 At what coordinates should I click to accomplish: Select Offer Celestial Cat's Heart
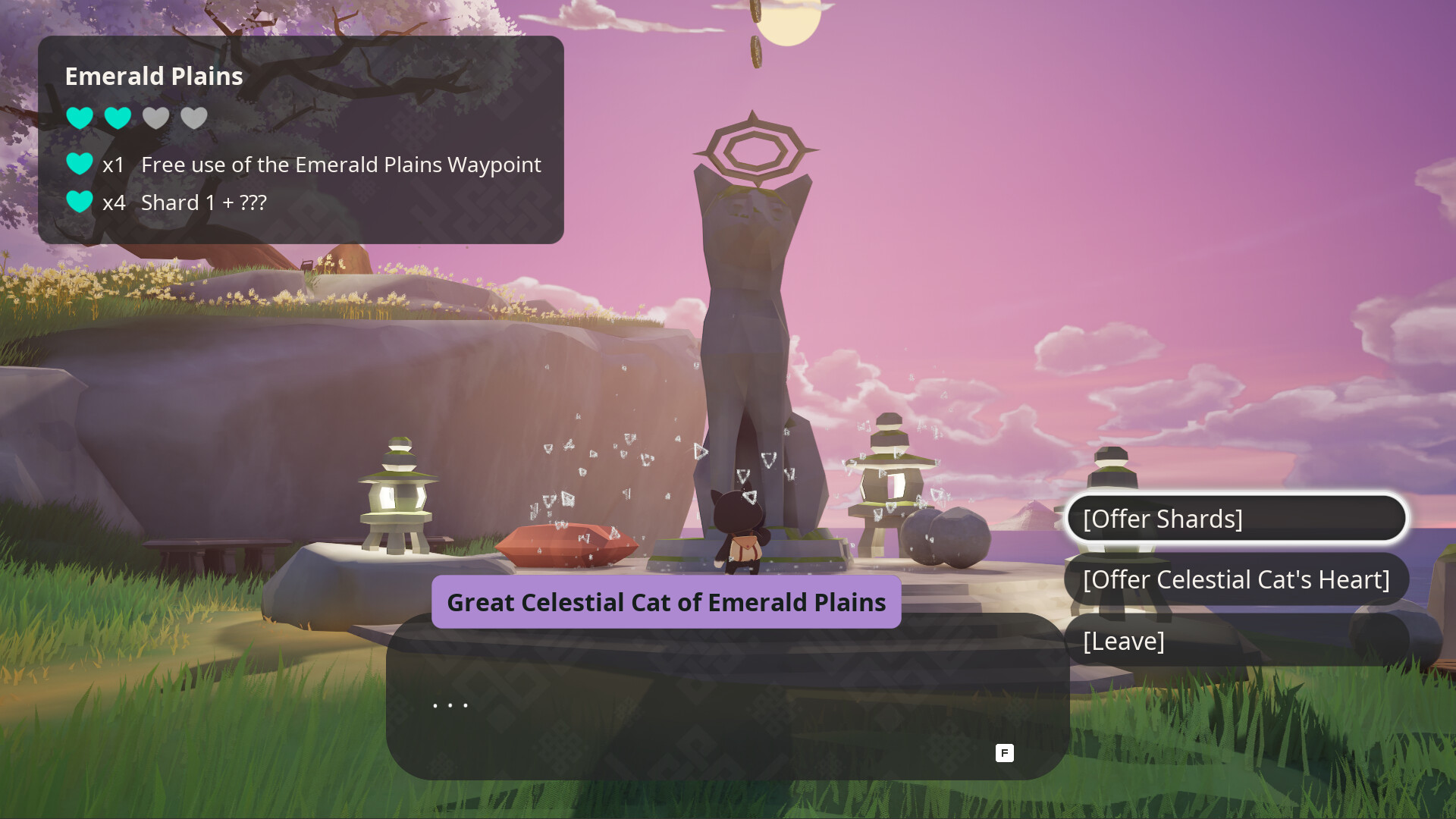coord(1236,579)
